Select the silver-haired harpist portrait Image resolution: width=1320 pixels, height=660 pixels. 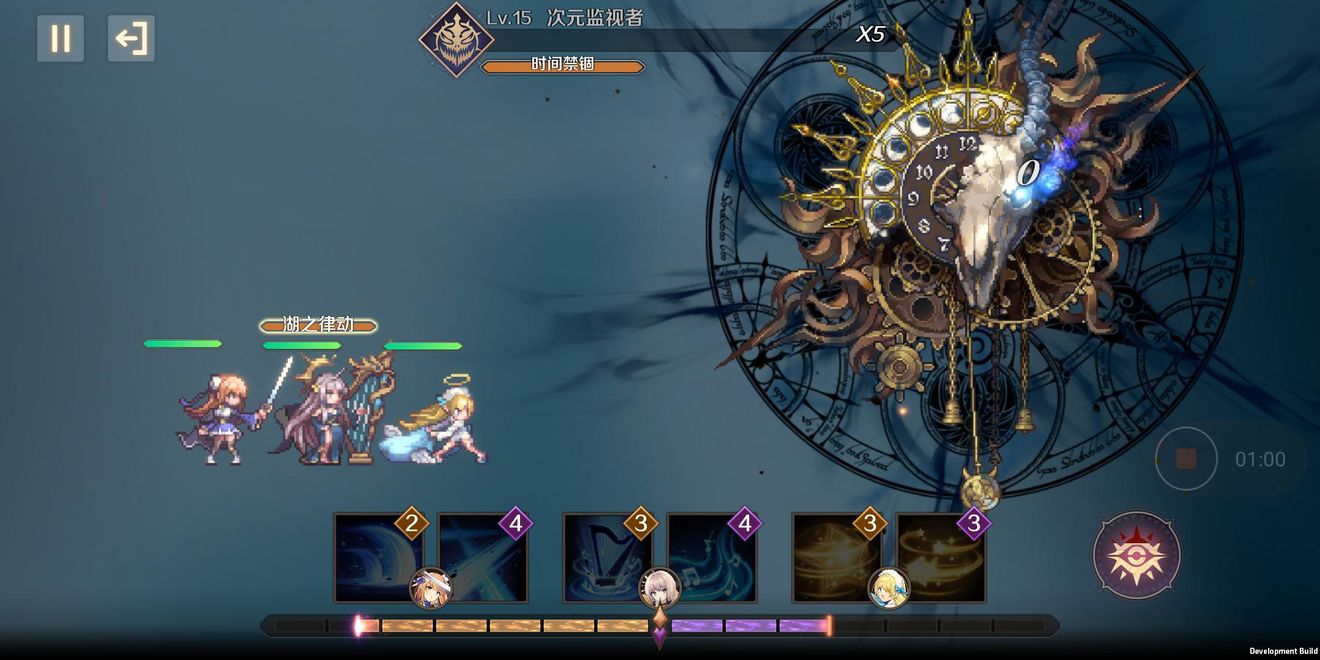[x=660, y=588]
